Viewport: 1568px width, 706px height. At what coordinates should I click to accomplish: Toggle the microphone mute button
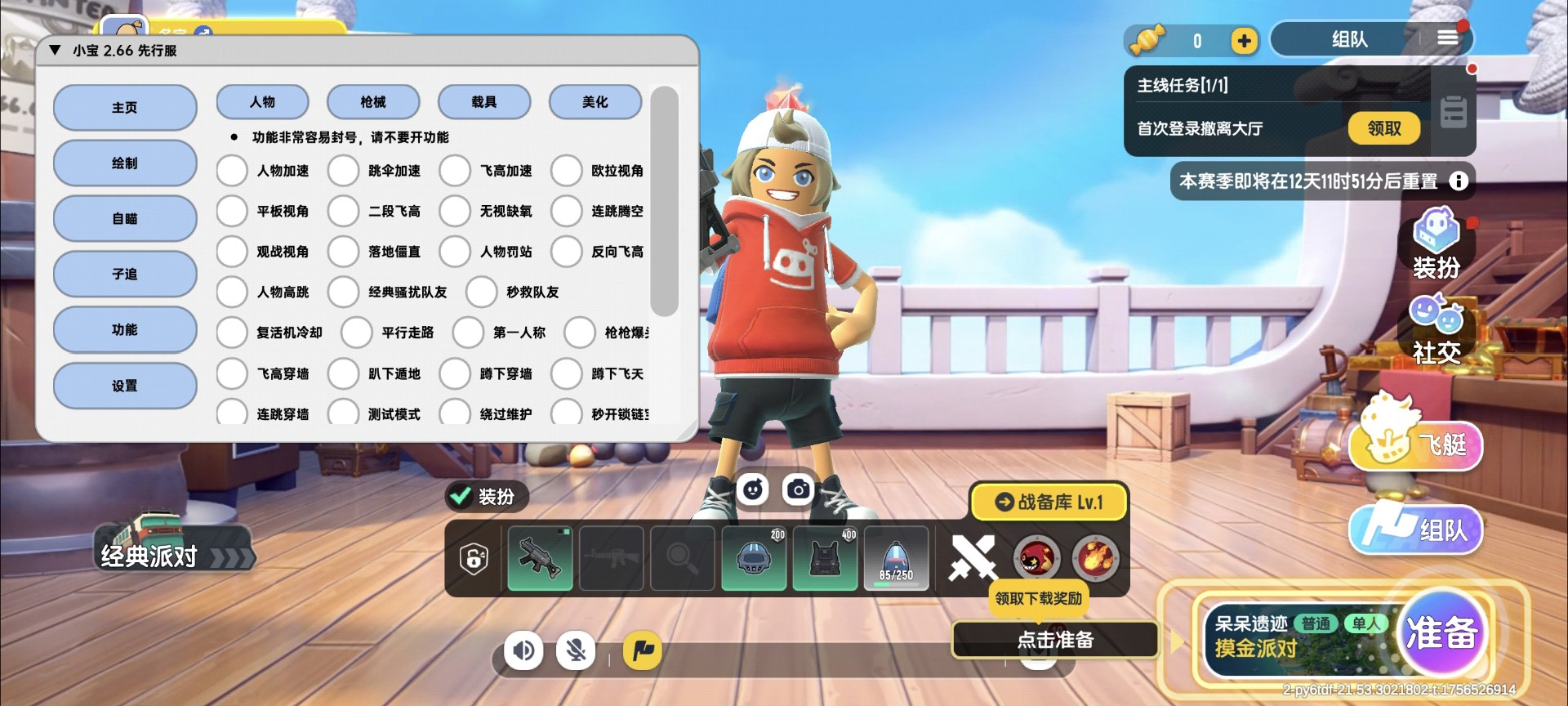click(x=576, y=650)
